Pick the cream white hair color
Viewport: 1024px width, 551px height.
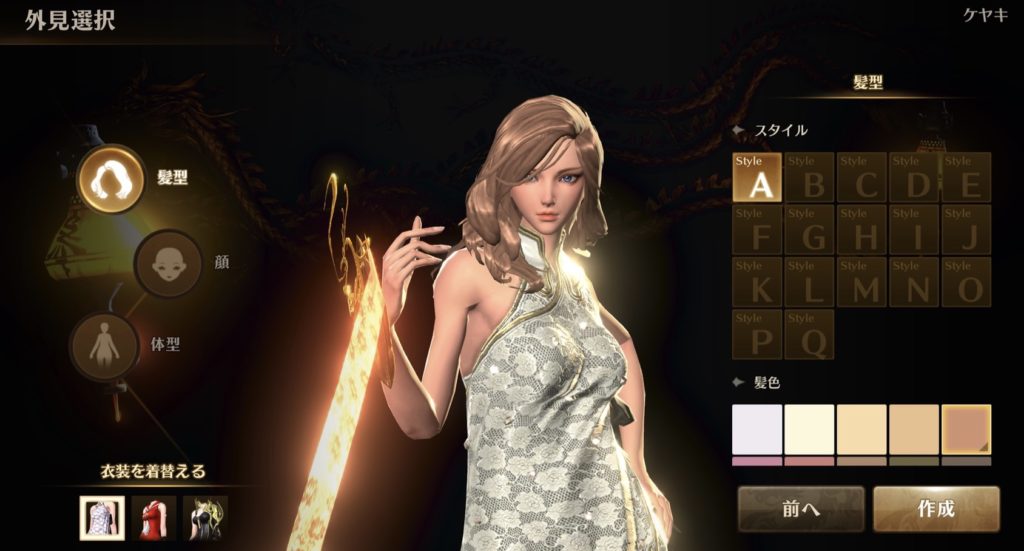tap(809, 429)
